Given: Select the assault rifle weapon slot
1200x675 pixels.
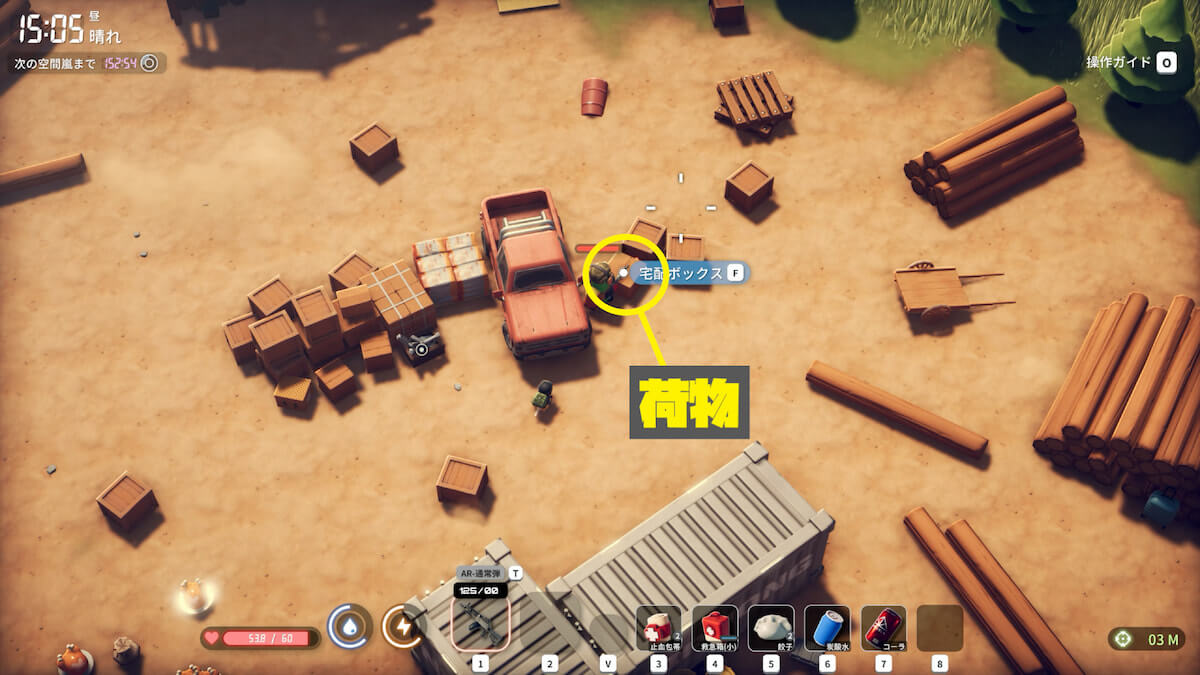Looking at the screenshot, I should (480, 626).
